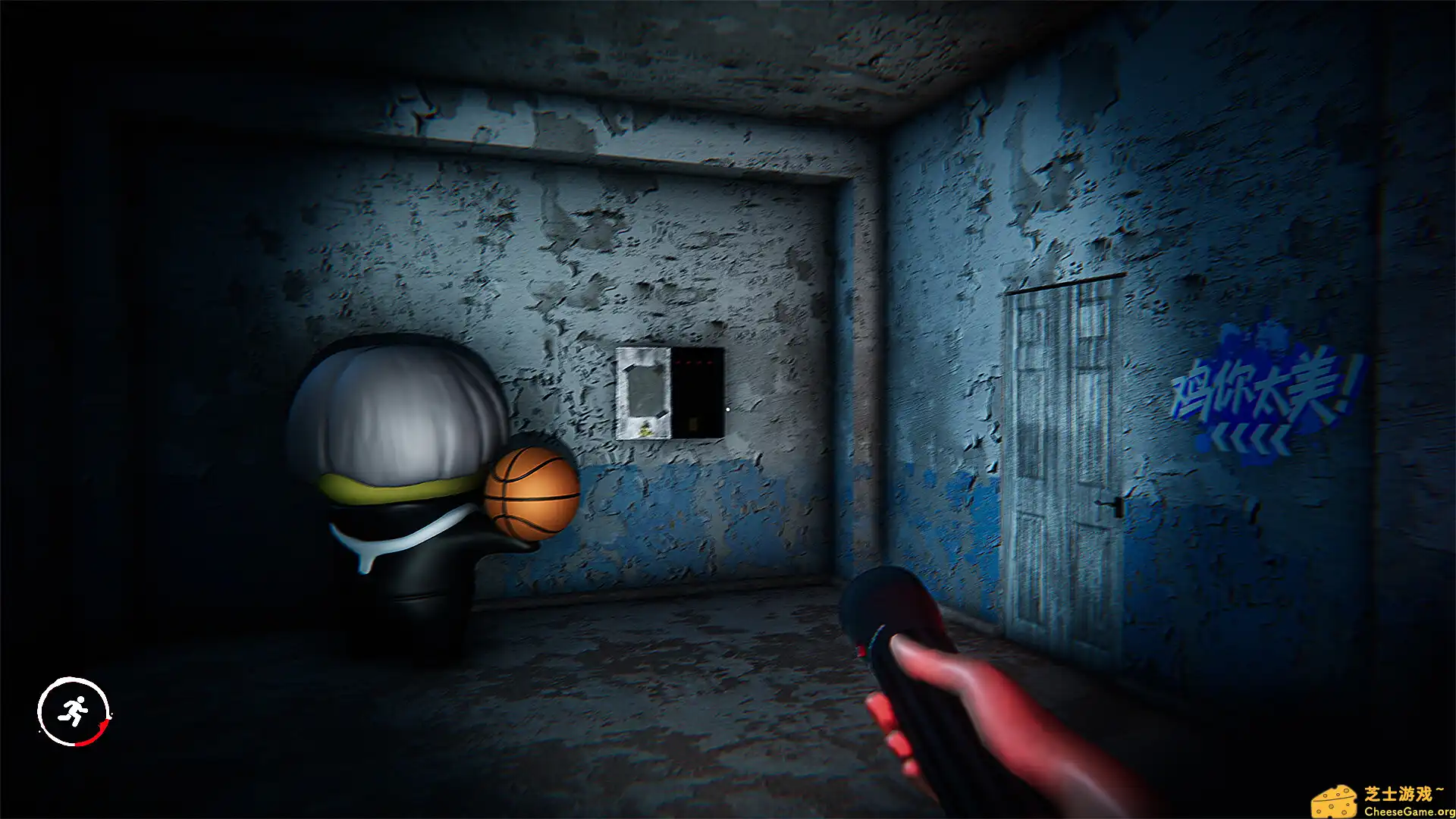The width and height of the screenshot is (1456, 819).
Task: Click the small glowing dot beside the fuse box
Action: pos(728,409)
